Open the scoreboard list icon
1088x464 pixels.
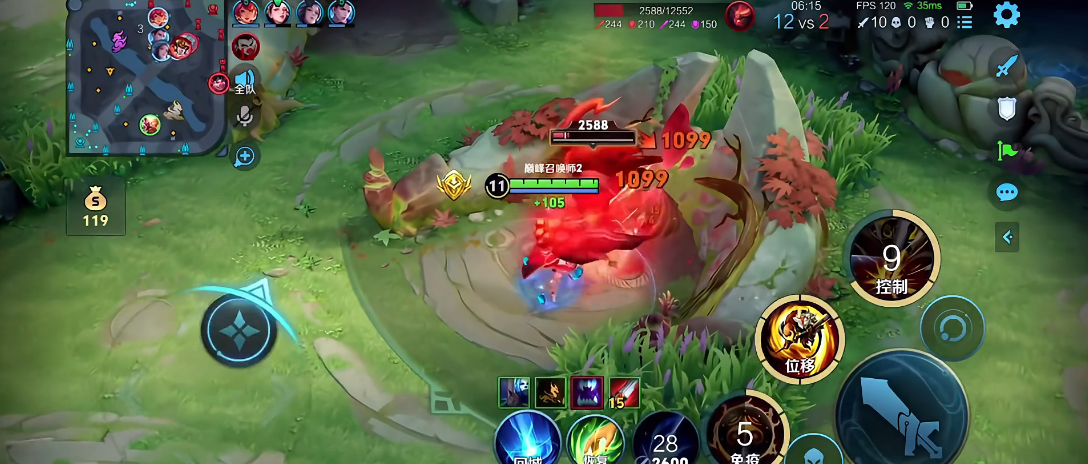coord(965,22)
